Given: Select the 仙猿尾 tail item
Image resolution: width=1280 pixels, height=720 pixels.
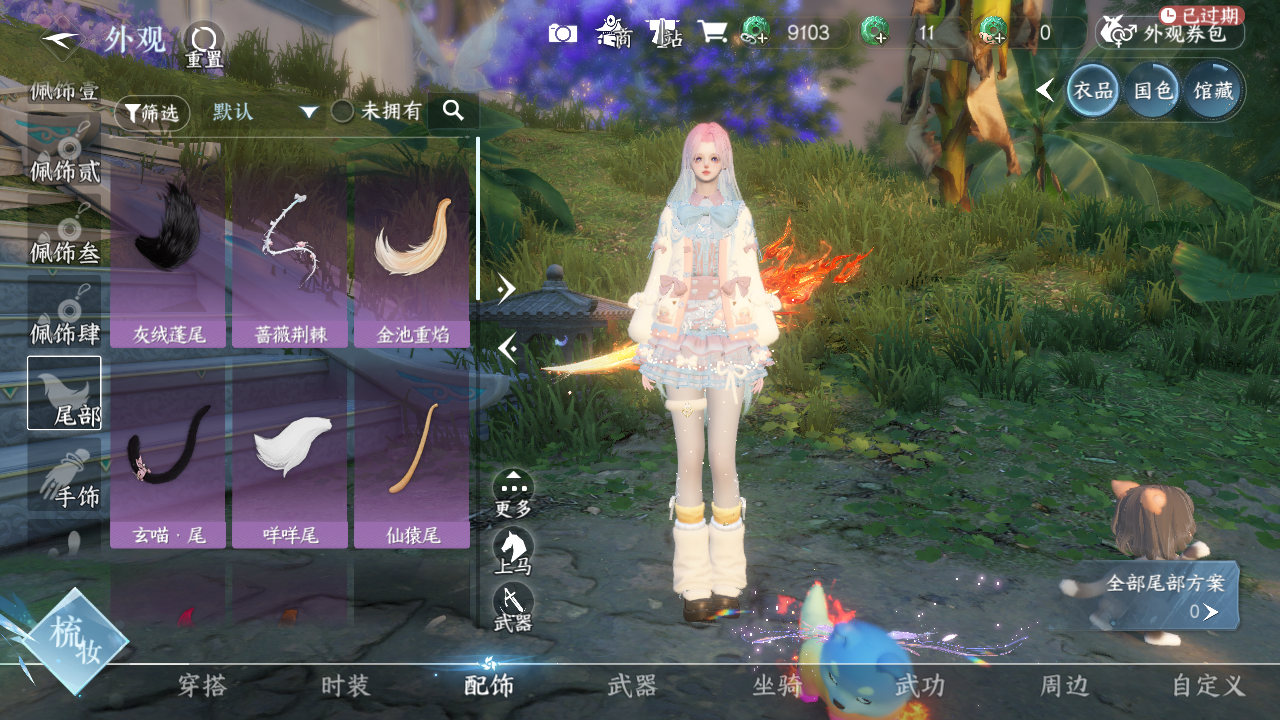Looking at the screenshot, I should click(x=412, y=462).
